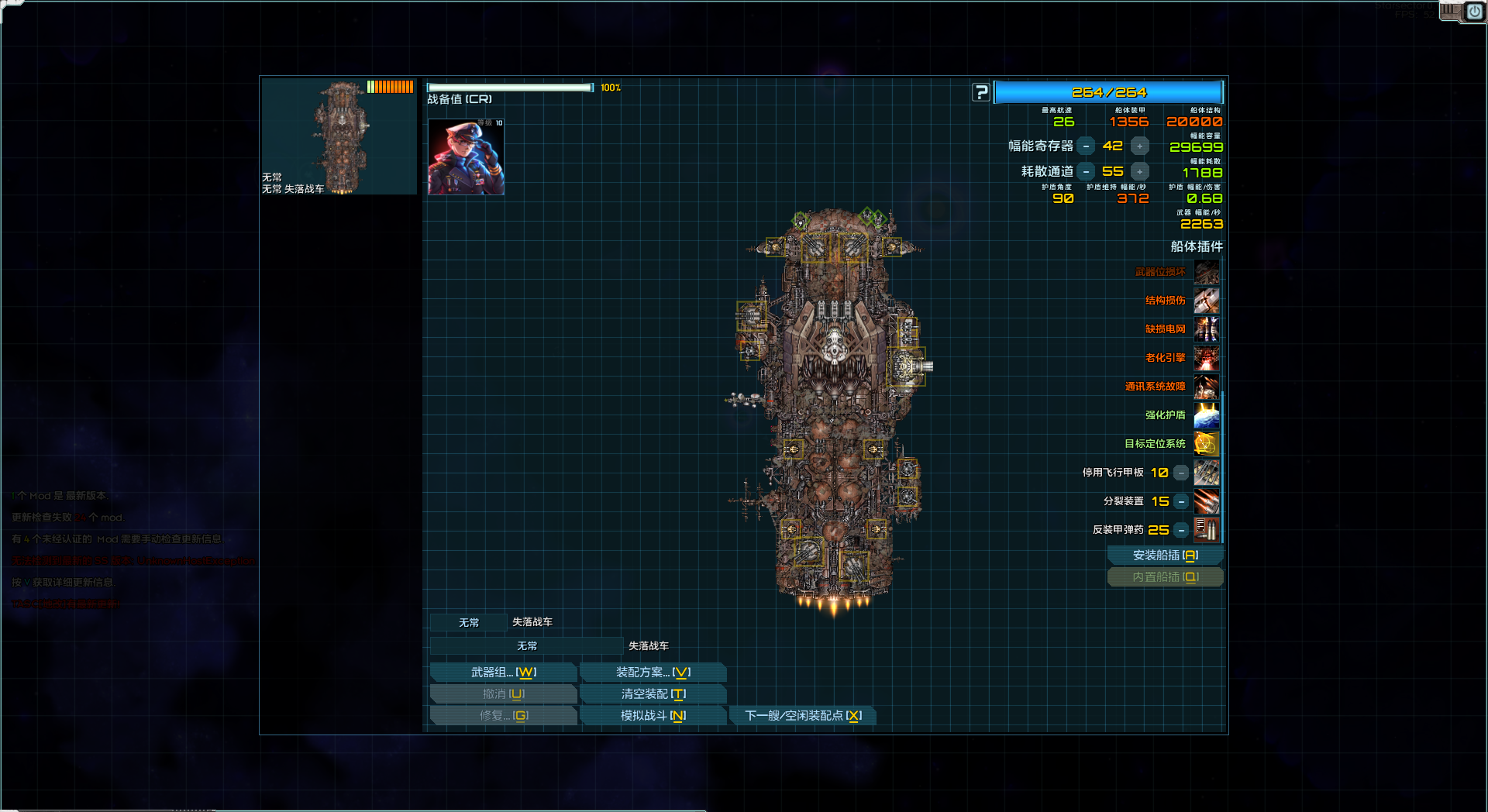Open the question mark help button
This screenshot has width=1488, height=812.
981,92
